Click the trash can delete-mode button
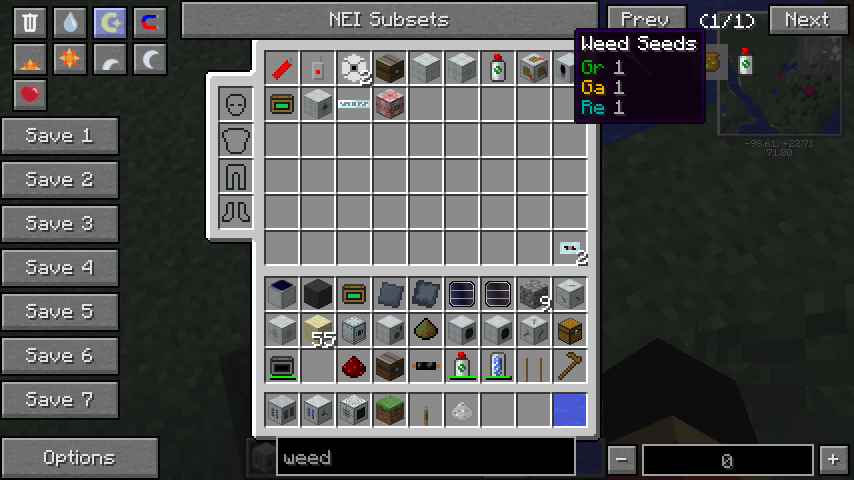The height and width of the screenshot is (480, 854). 30,23
